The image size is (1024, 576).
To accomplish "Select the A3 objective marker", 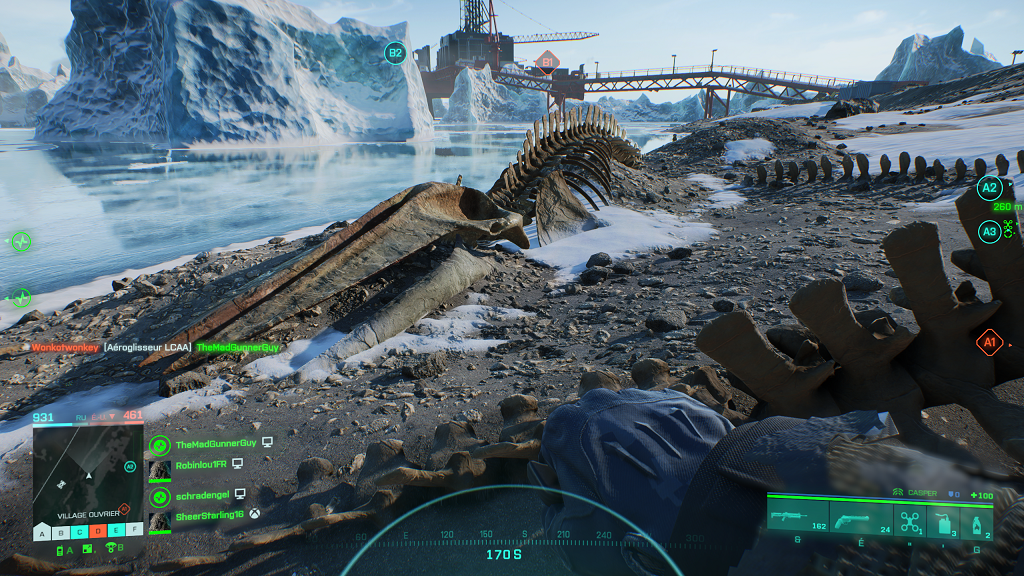I will pyautogui.click(x=988, y=232).
